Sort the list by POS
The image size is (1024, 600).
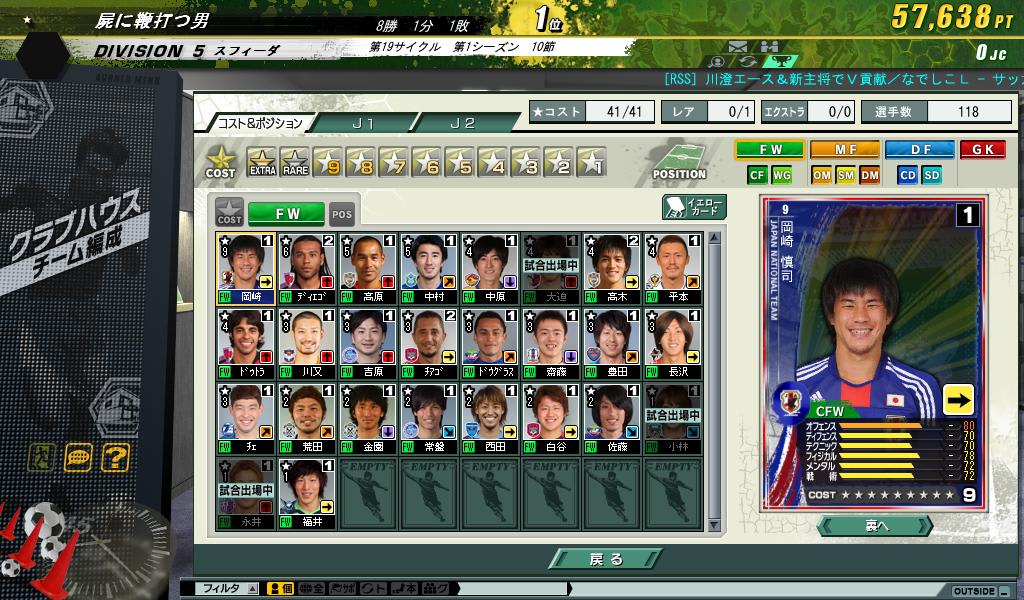(342, 213)
